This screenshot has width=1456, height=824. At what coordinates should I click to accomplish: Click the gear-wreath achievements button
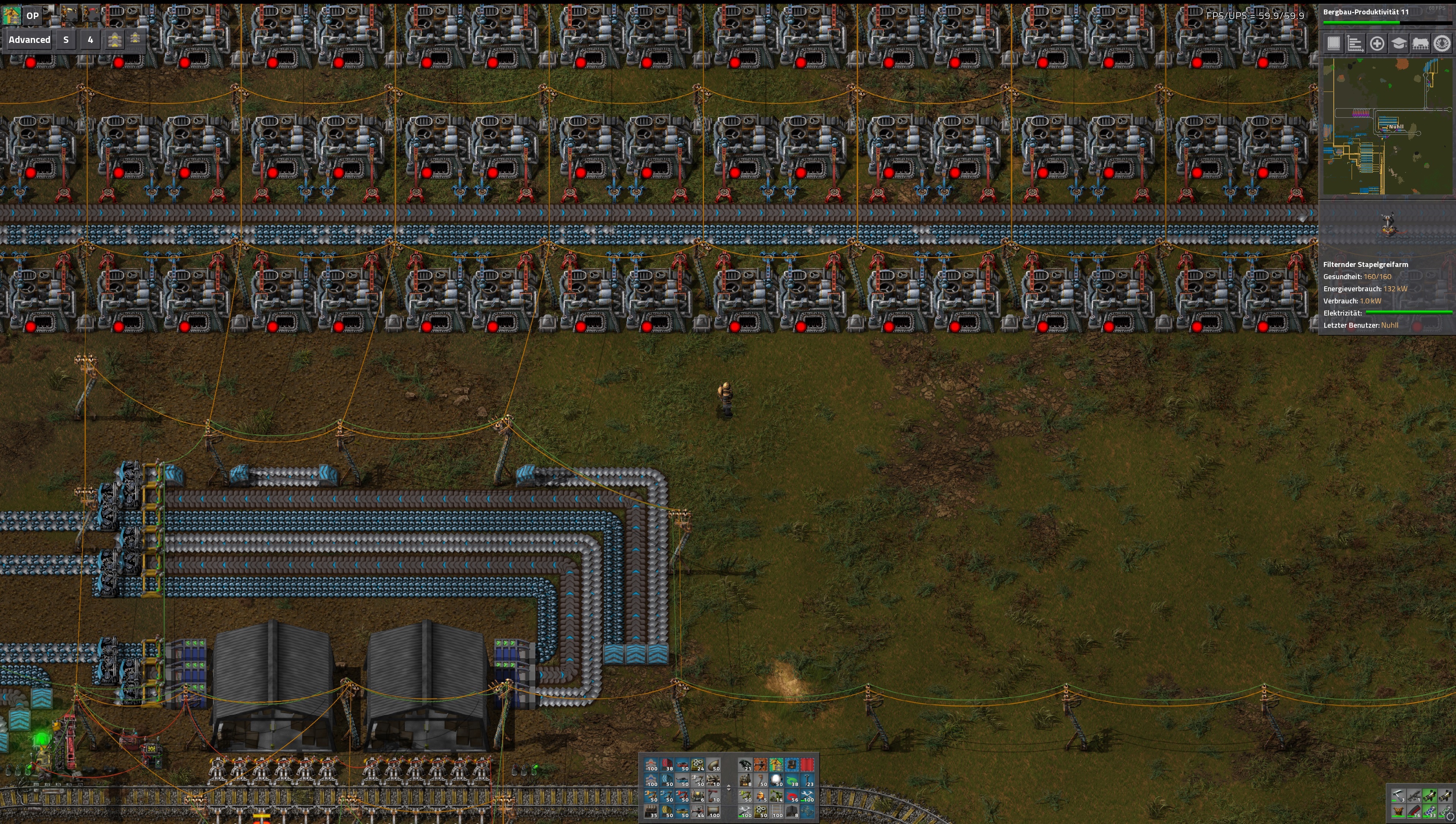coord(1442,44)
